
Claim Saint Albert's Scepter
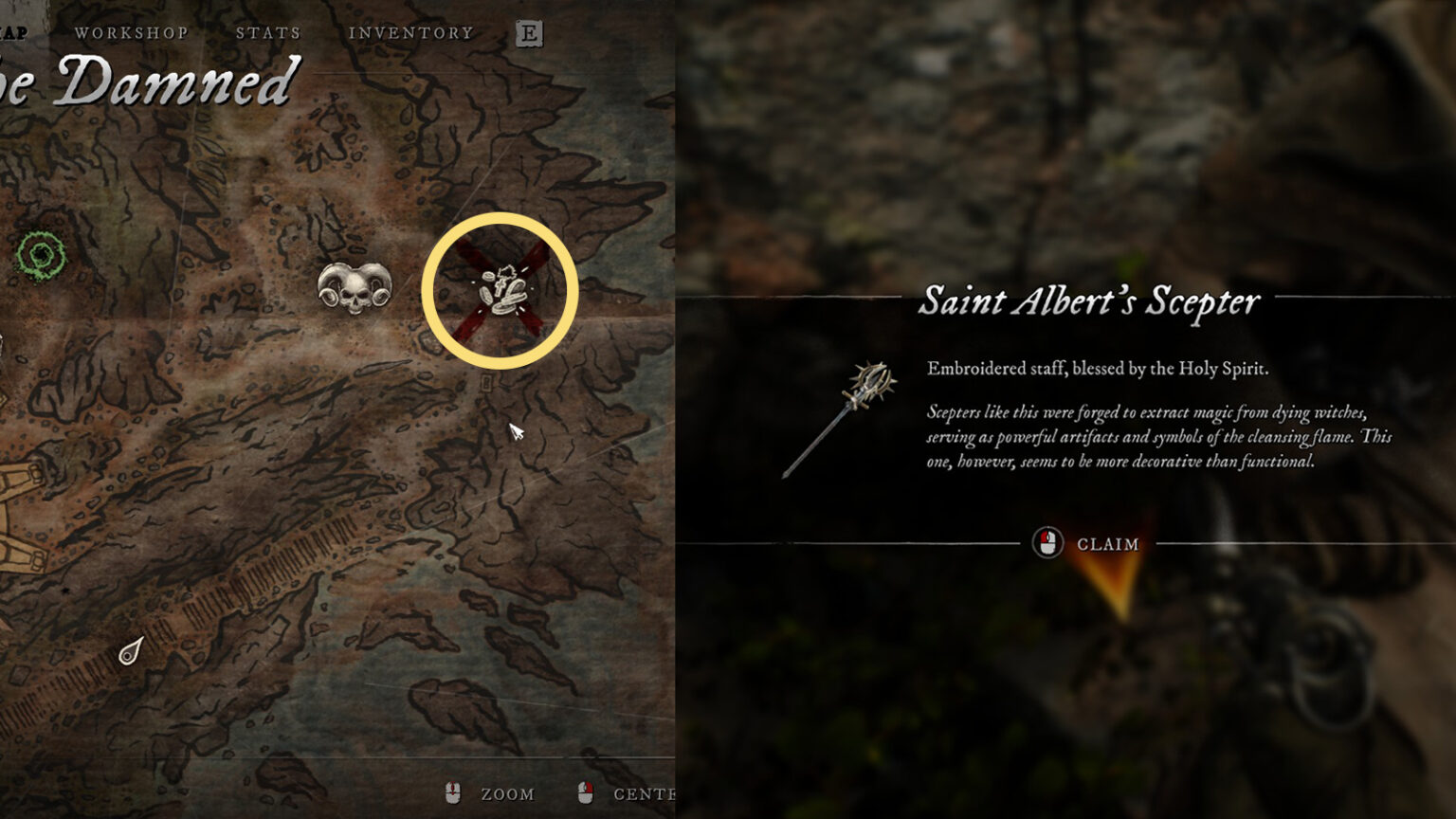(x=1087, y=544)
